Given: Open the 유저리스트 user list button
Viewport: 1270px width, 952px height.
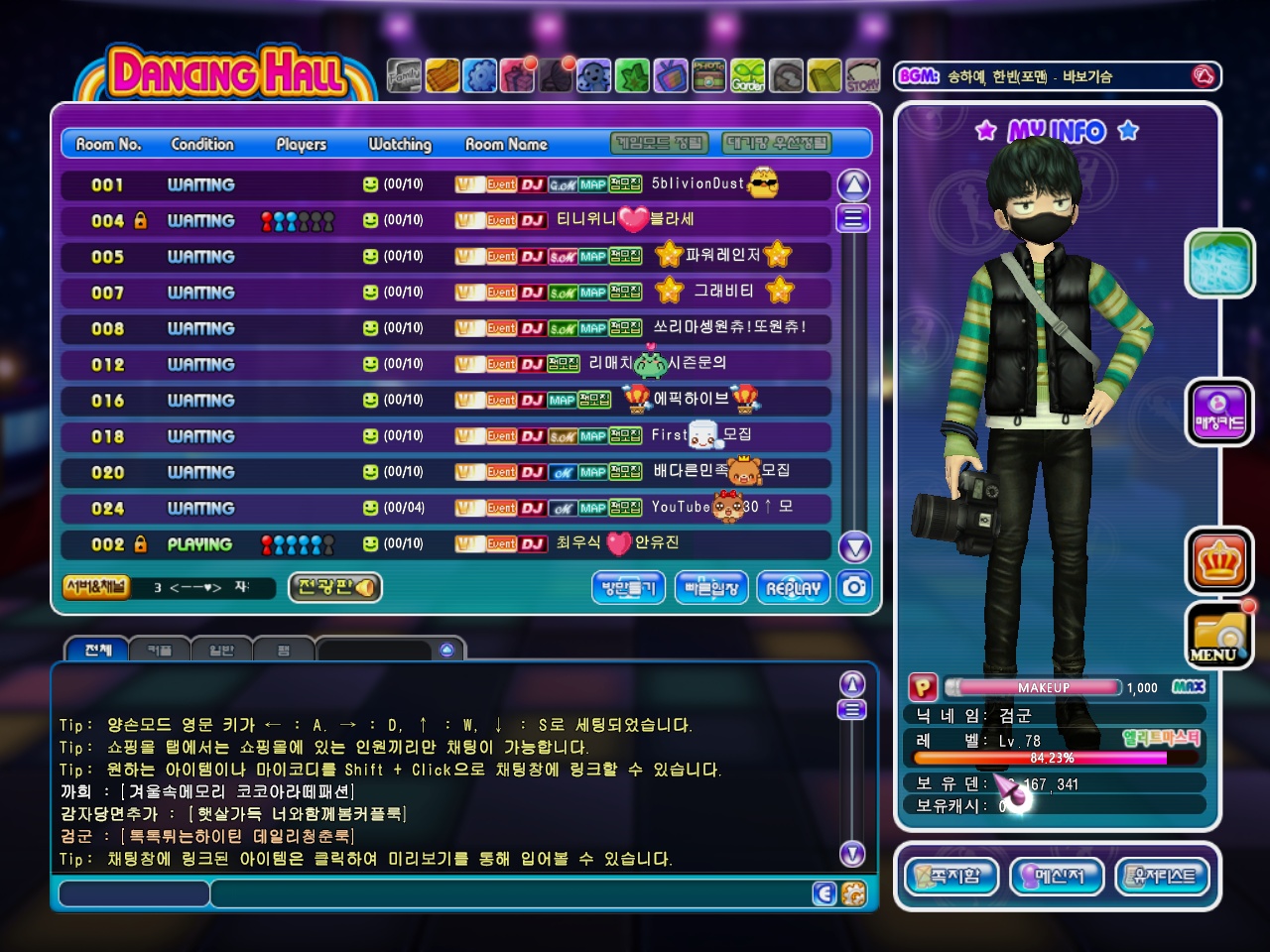Looking at the screenshot, I should click(x=1163, y=876).
